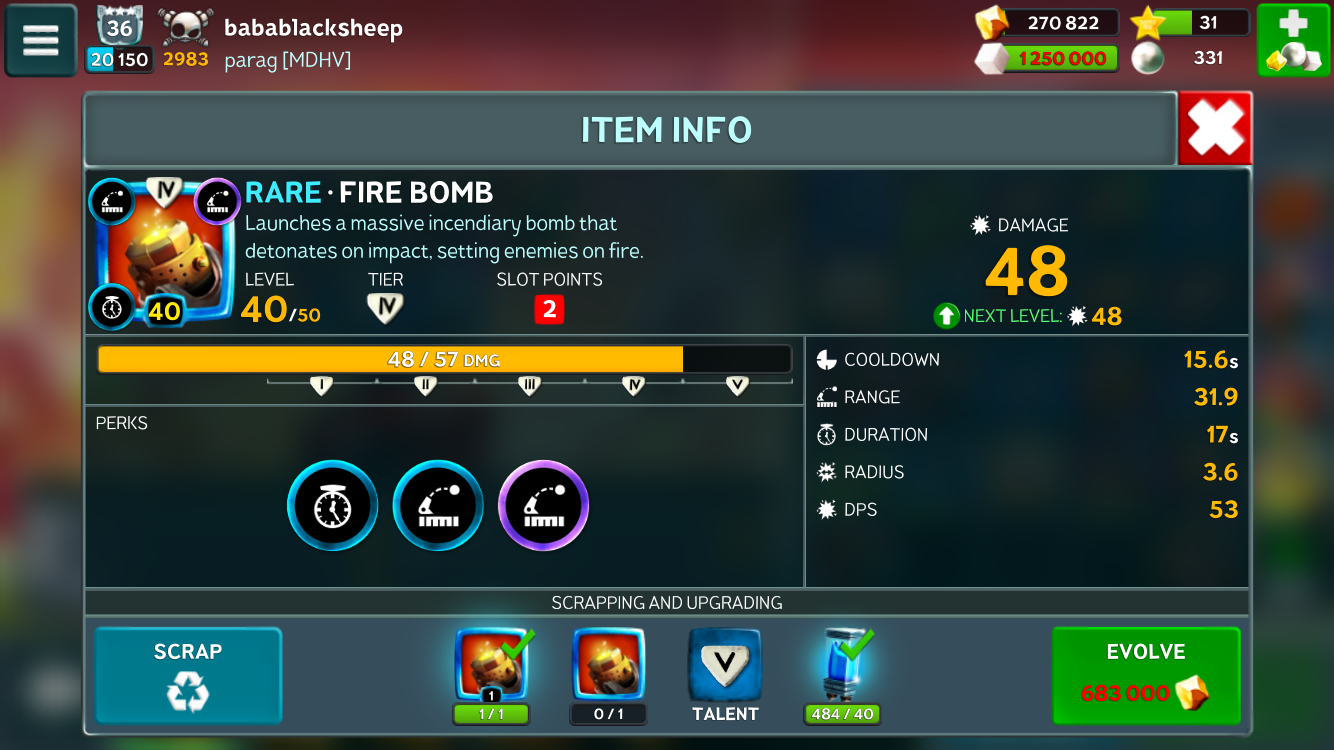
Task: Close the Item Info panel
Action: (x=1215, y=129)
